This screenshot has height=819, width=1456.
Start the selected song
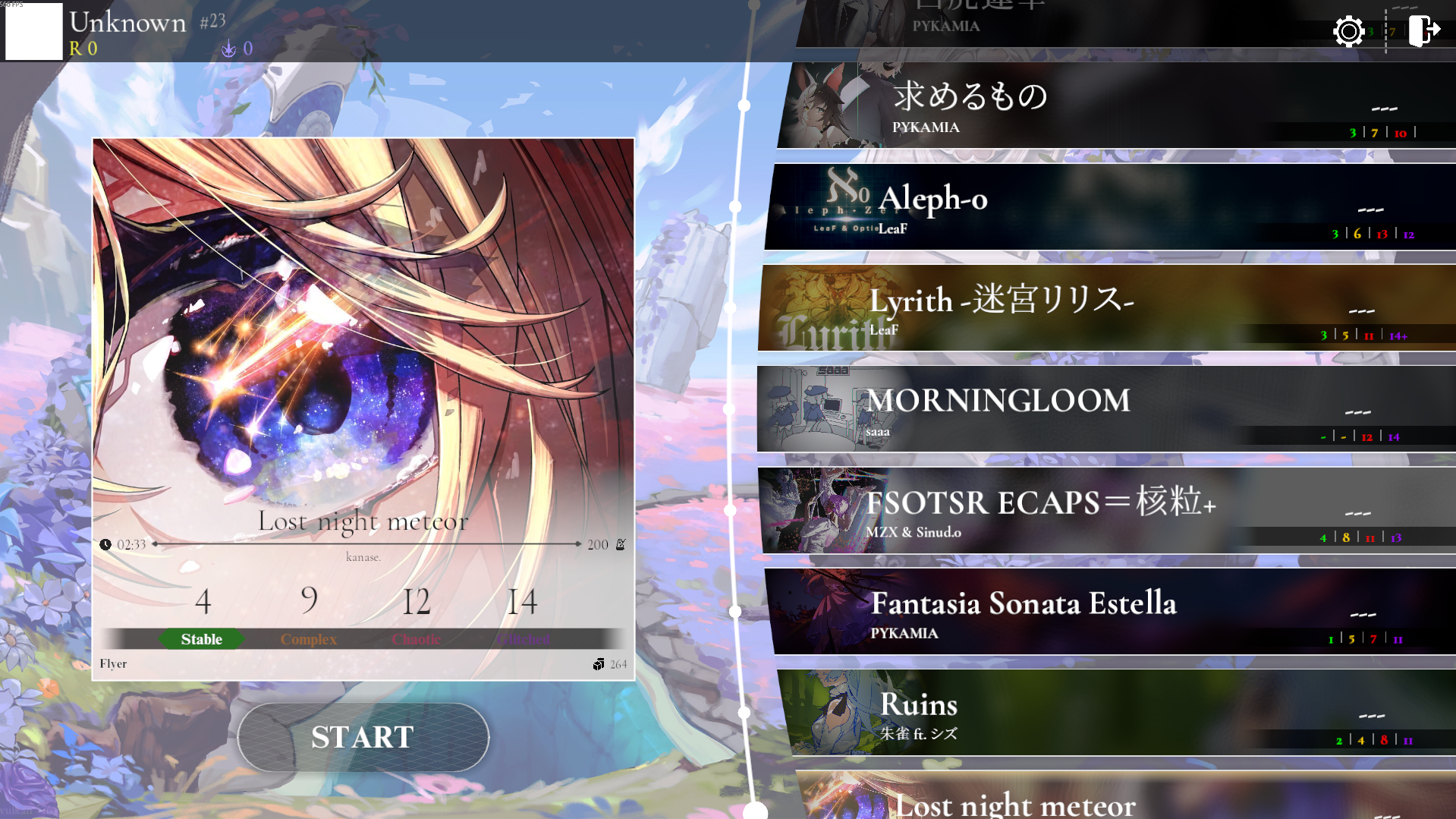363,737
